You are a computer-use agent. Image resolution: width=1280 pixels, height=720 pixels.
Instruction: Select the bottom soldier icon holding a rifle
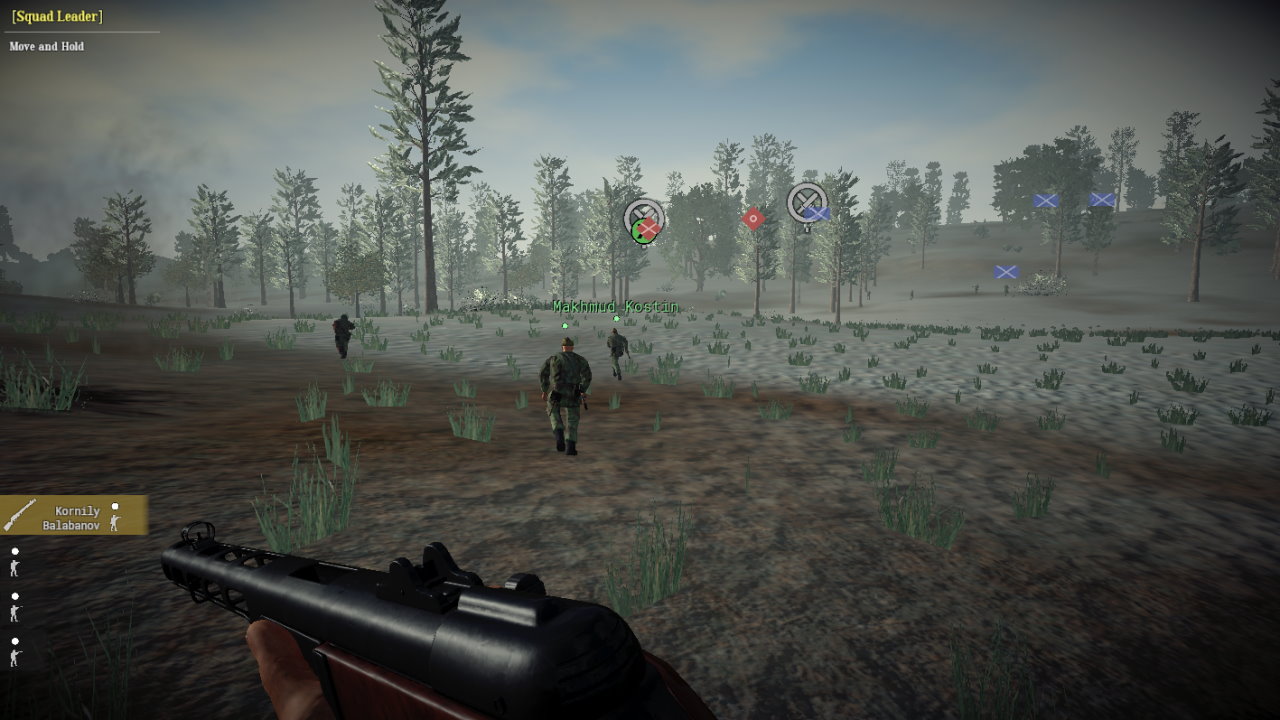(x=15, y=656)
